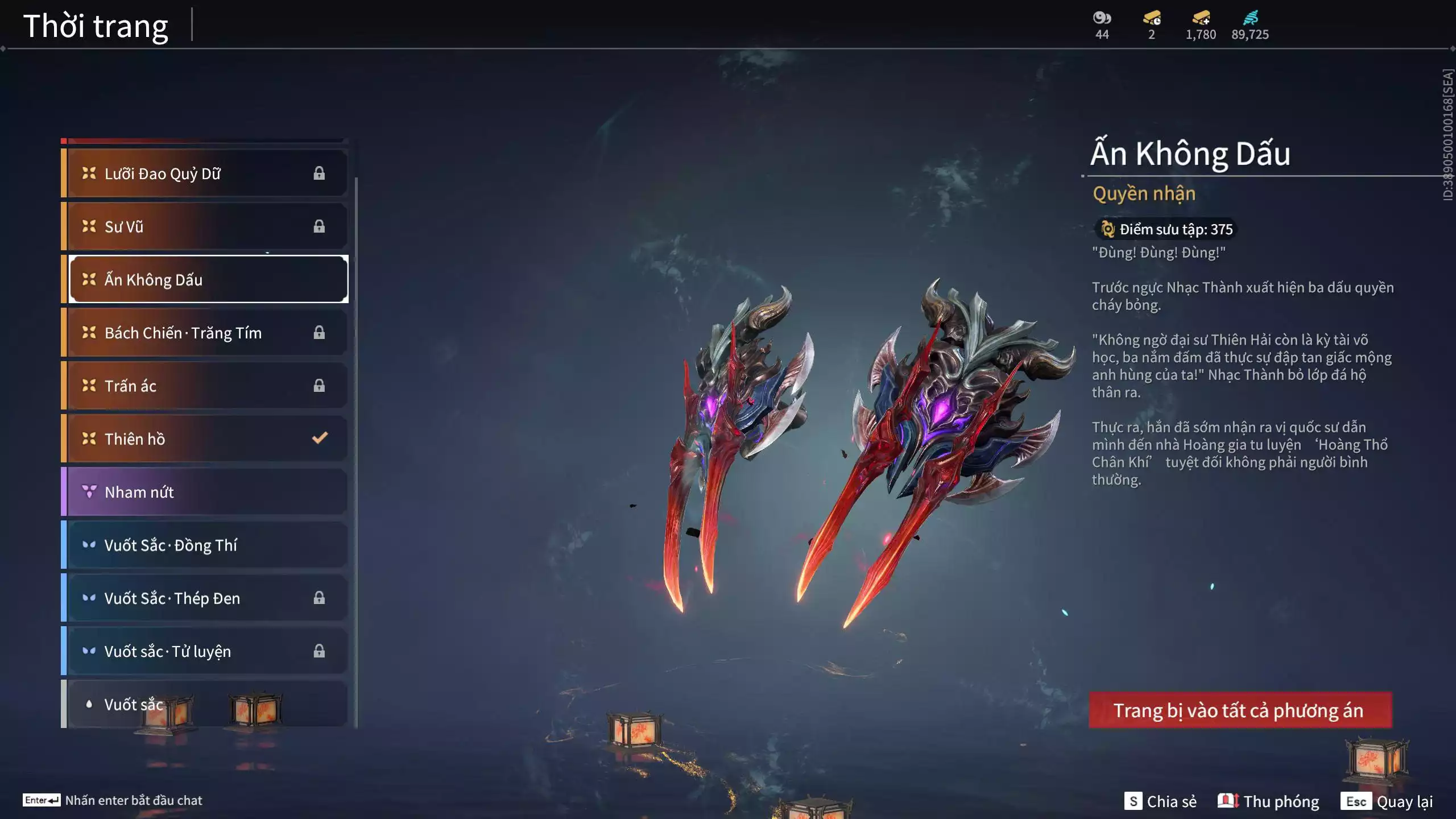Image resolution: width=1456 pixels, height=819 pixels.
Task: Click the Thu phóng zoom button
Action: tap(1268, 801)
